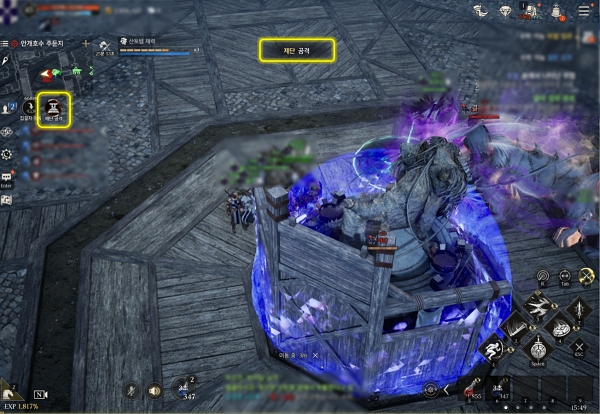Open the chat speech-bubble icon
Screen dimensions: 600x414
pyautogui.click(x=7, y=177)
